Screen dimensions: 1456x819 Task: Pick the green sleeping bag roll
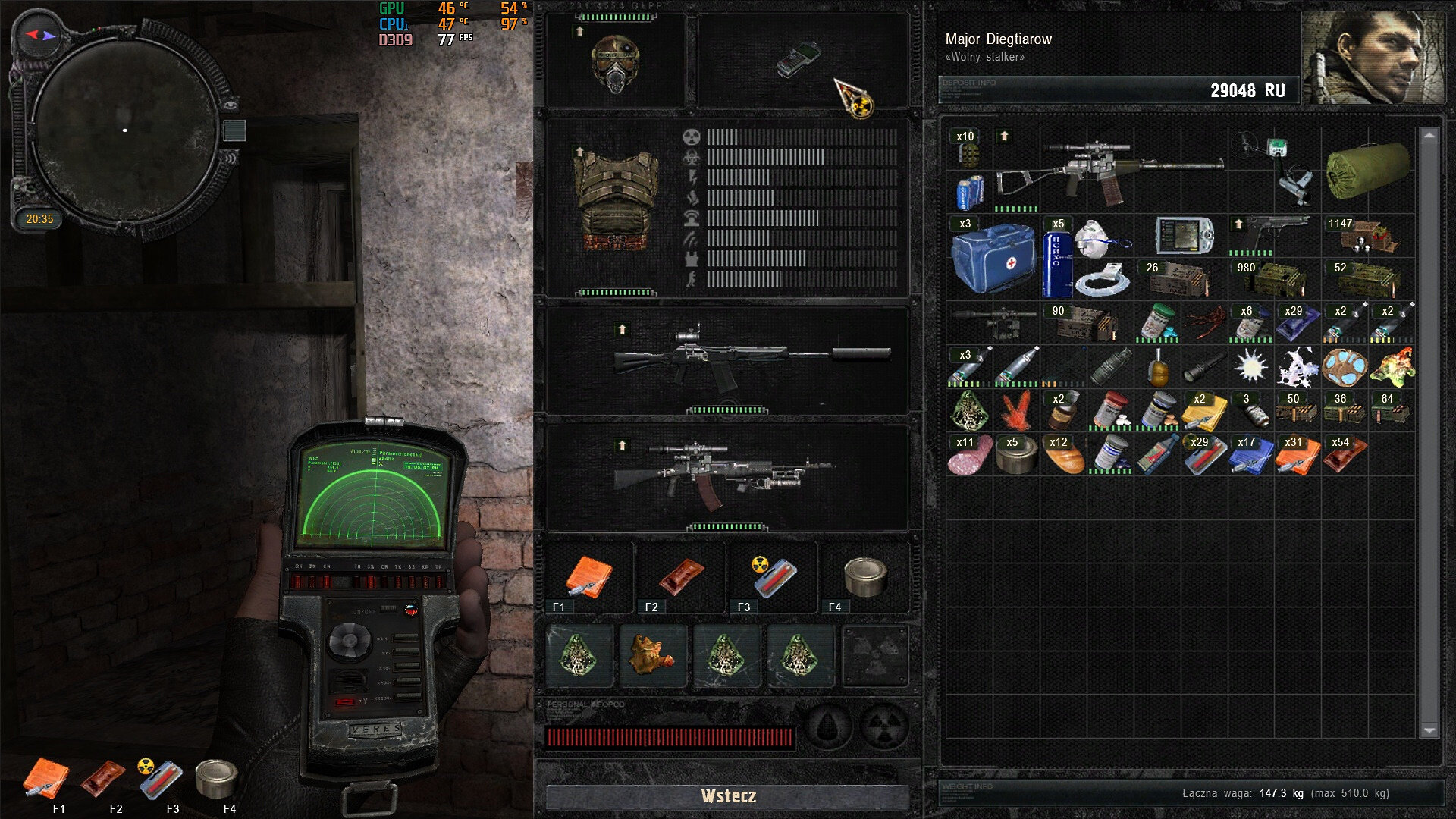tap(1367, 171)
